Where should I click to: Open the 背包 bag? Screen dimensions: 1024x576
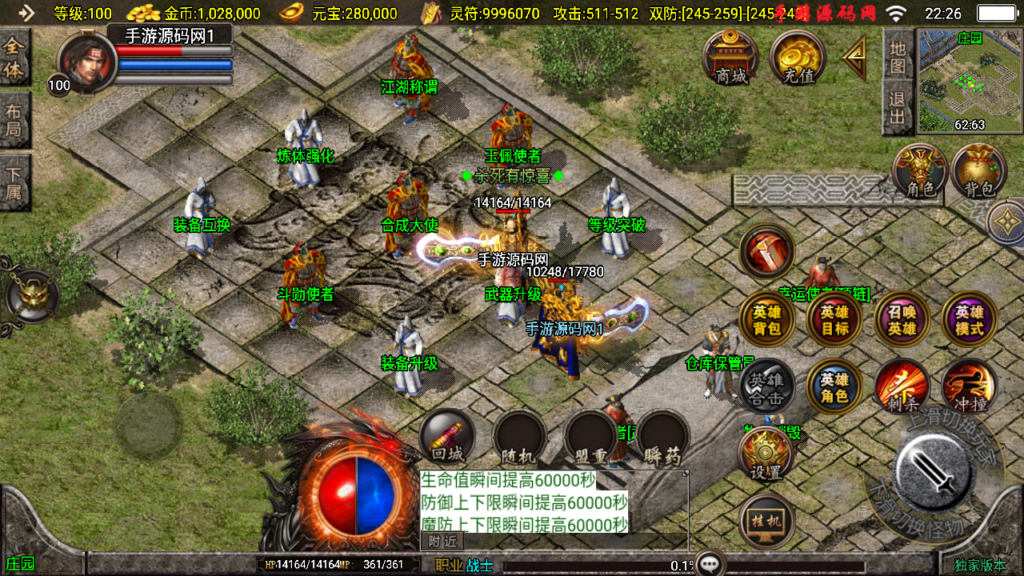click(x=977, y=170)
